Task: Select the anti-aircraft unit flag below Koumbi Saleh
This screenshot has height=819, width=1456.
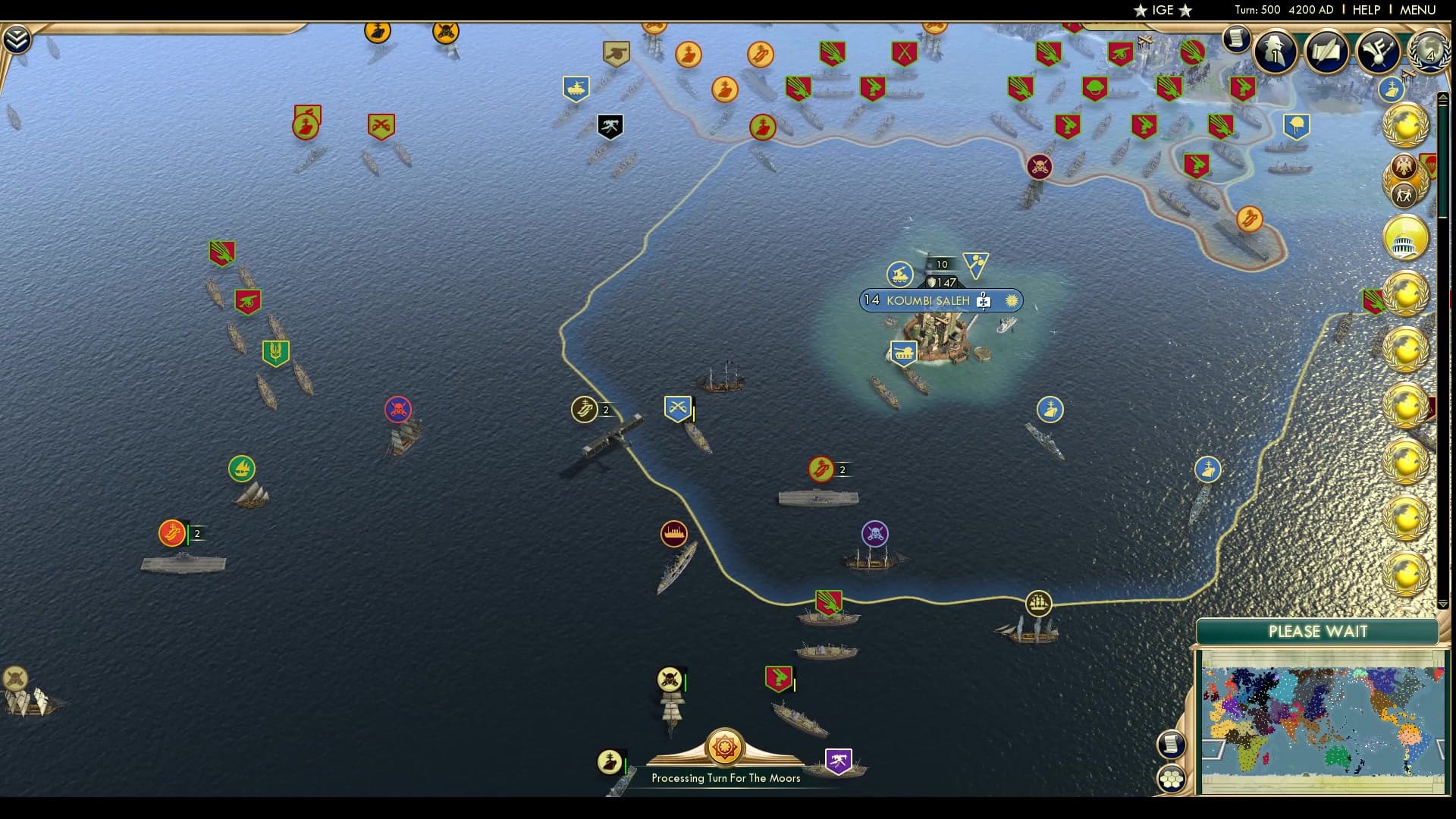Action: coord(903,353)
